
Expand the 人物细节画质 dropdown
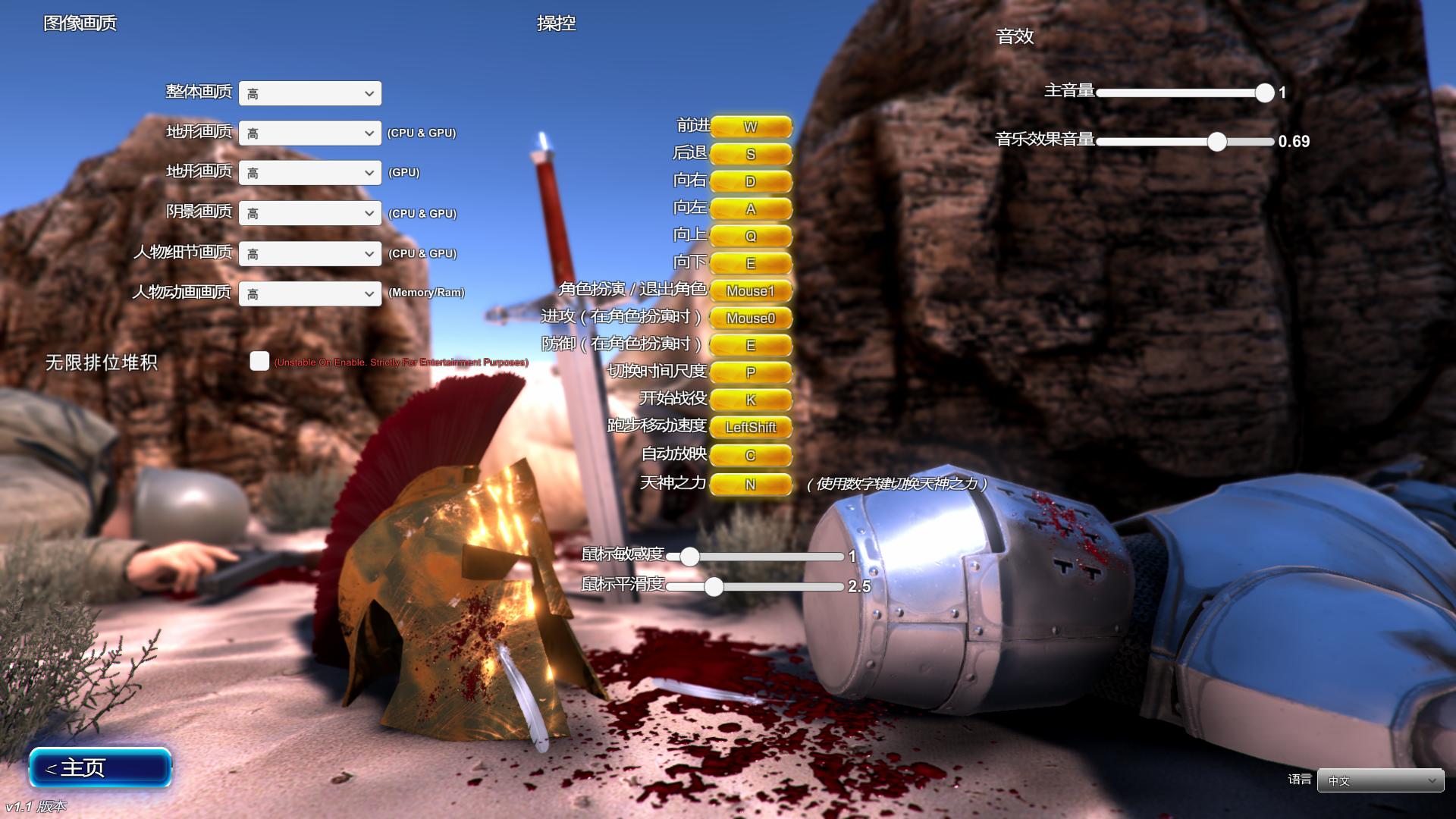[x=310, y=253]
